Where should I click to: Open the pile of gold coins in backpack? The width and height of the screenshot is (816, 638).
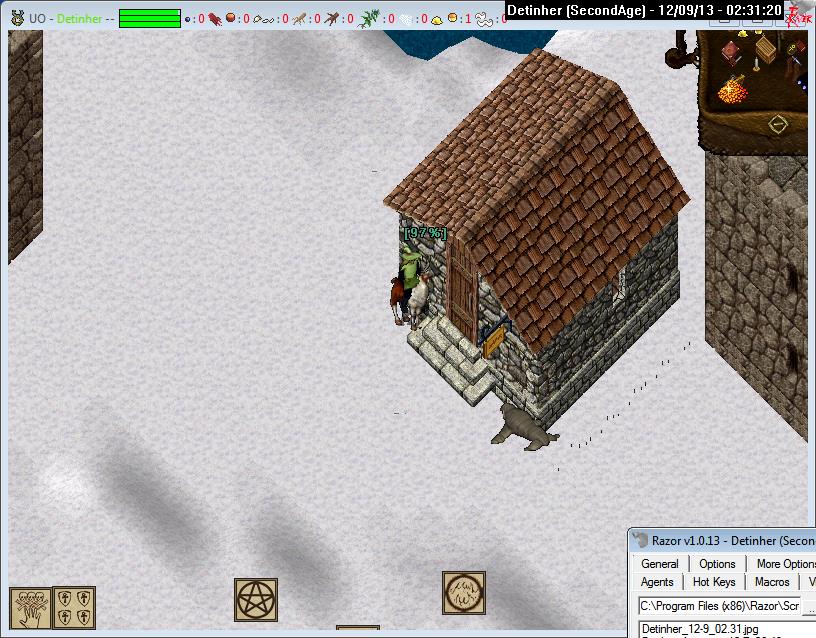coord(733,91)
